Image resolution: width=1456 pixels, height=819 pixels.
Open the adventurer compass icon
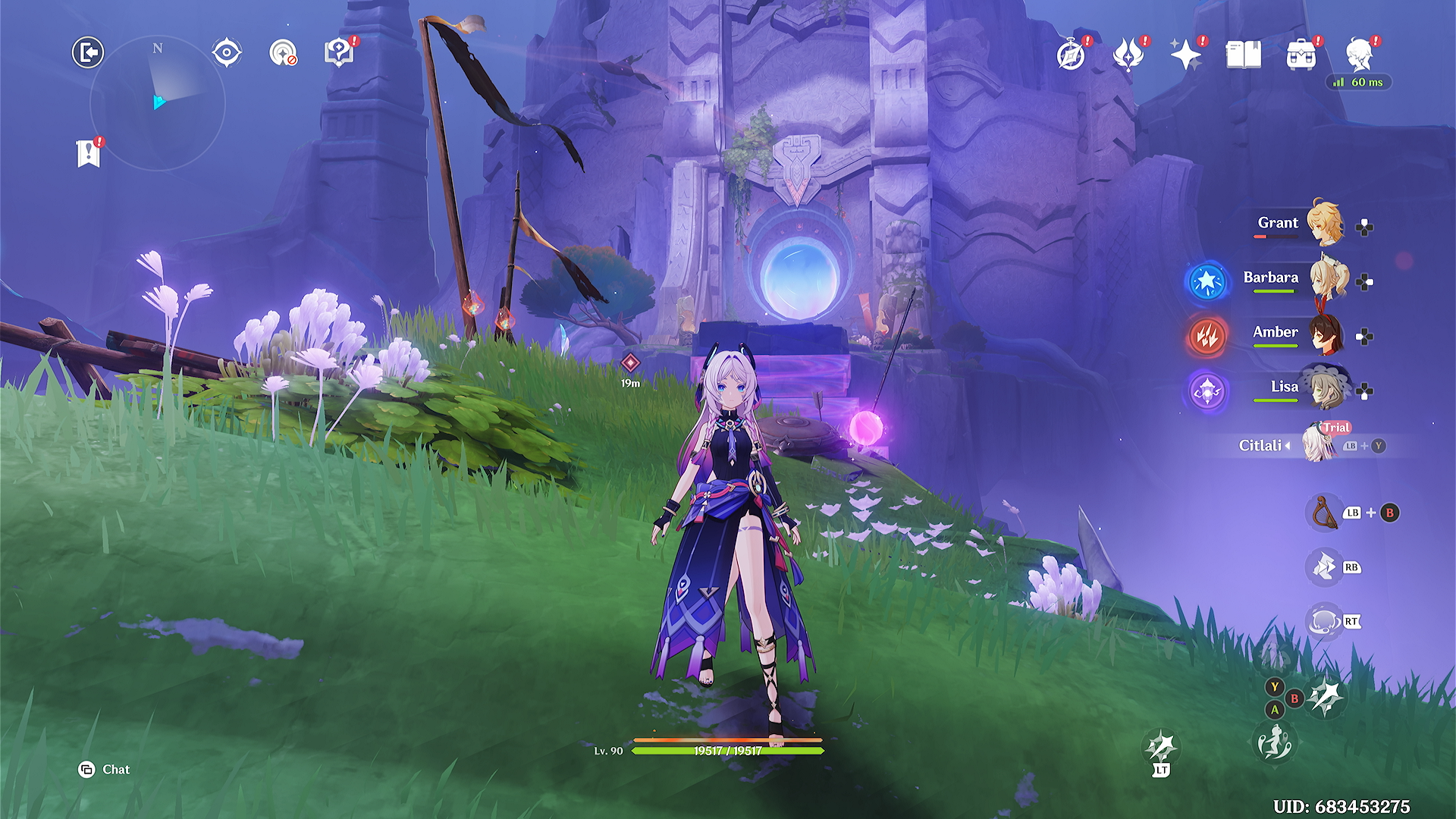[1071, 55]
